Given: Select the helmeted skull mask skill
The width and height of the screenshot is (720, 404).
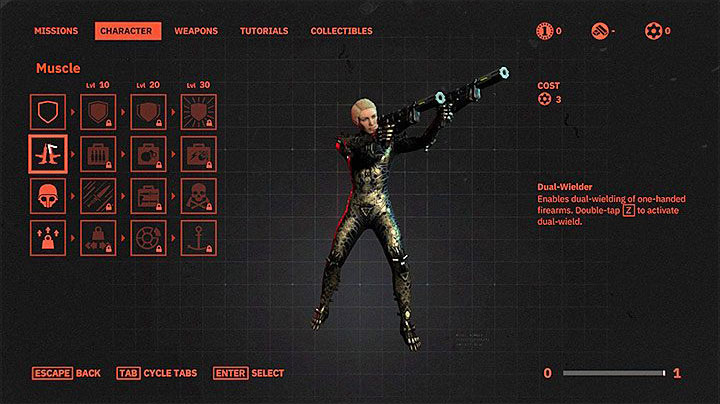Looking at the screenshot, I should click(48, 196).
